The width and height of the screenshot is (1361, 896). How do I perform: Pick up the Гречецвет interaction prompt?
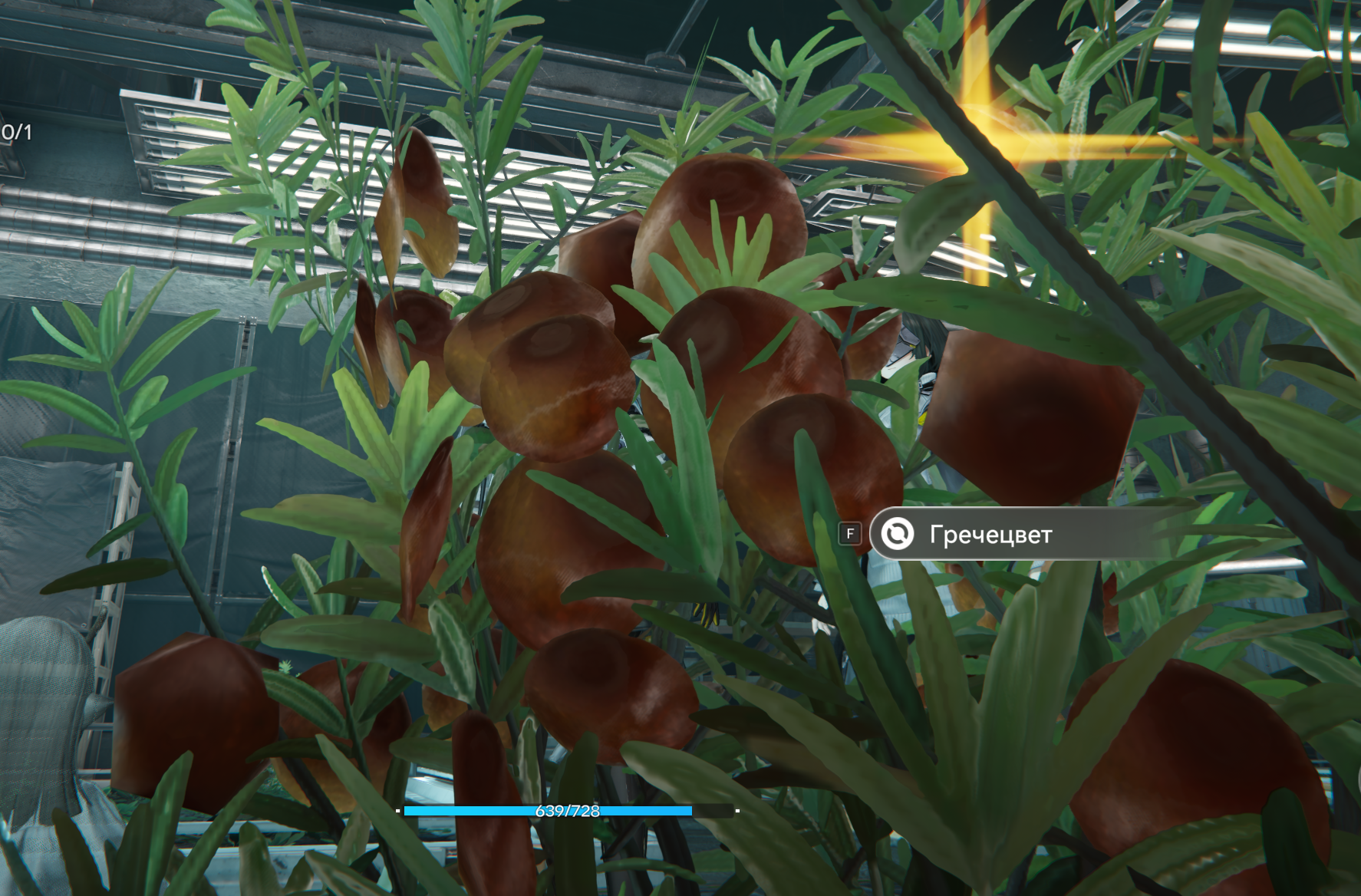[990, 534]
